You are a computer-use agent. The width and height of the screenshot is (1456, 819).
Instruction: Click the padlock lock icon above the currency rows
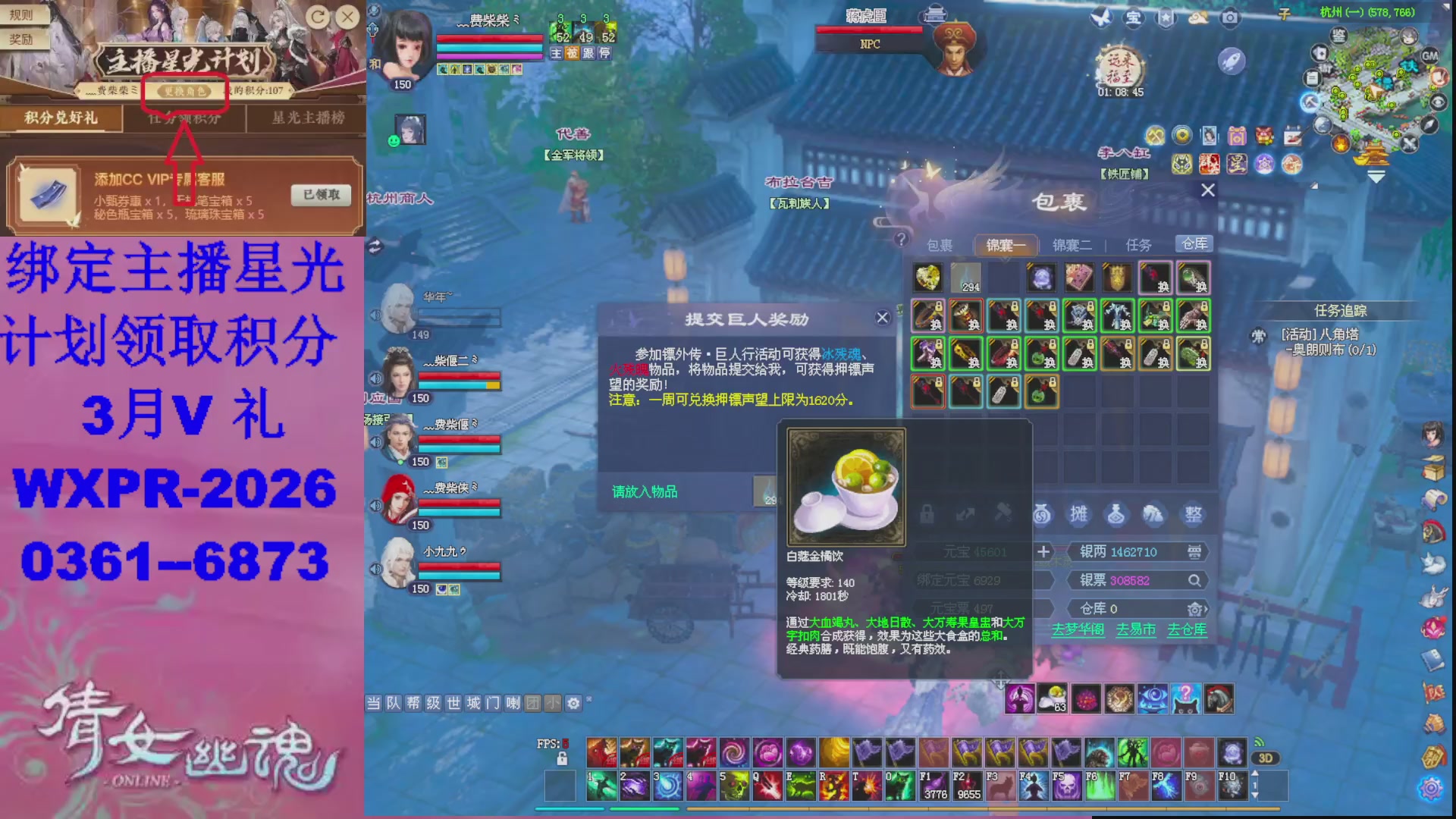coord(927,513)
